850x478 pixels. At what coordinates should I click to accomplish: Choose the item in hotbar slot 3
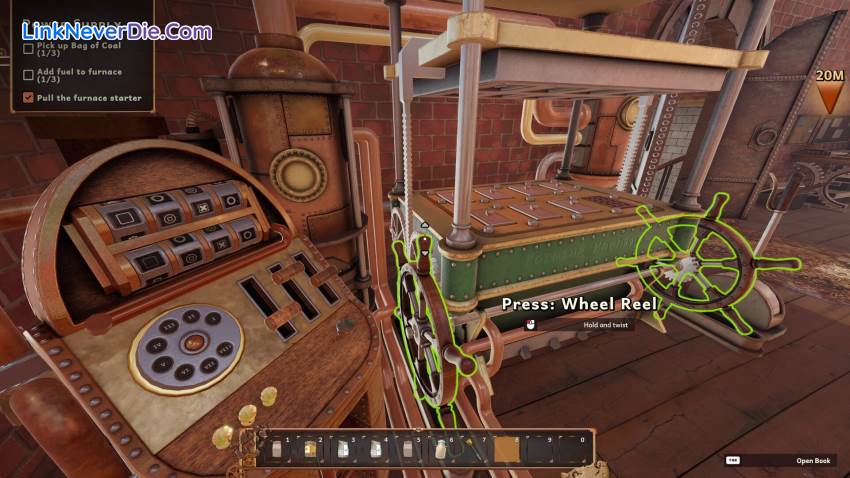pyautogui.click(x=342, y=450)
